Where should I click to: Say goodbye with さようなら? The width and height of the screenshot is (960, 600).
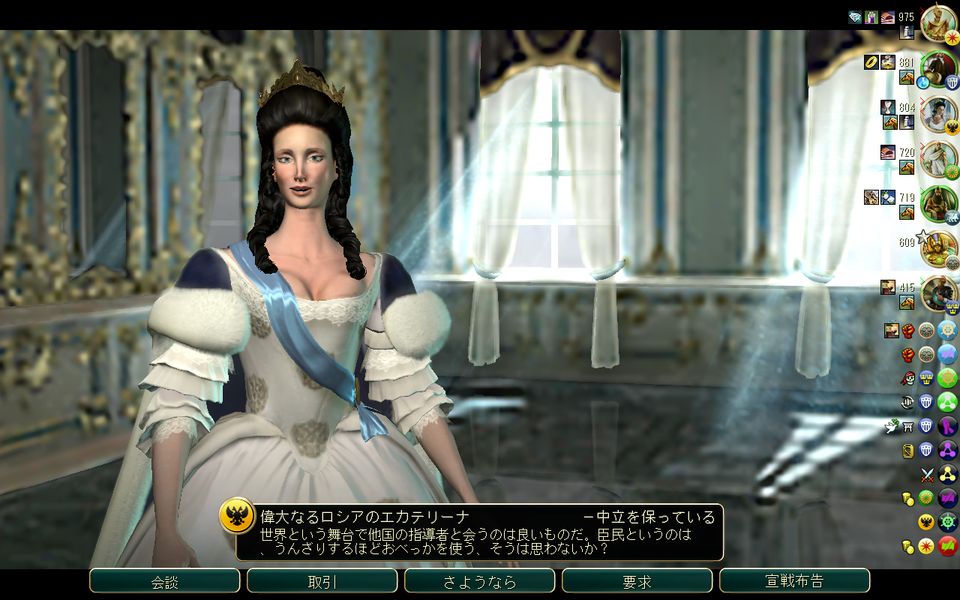479,581
